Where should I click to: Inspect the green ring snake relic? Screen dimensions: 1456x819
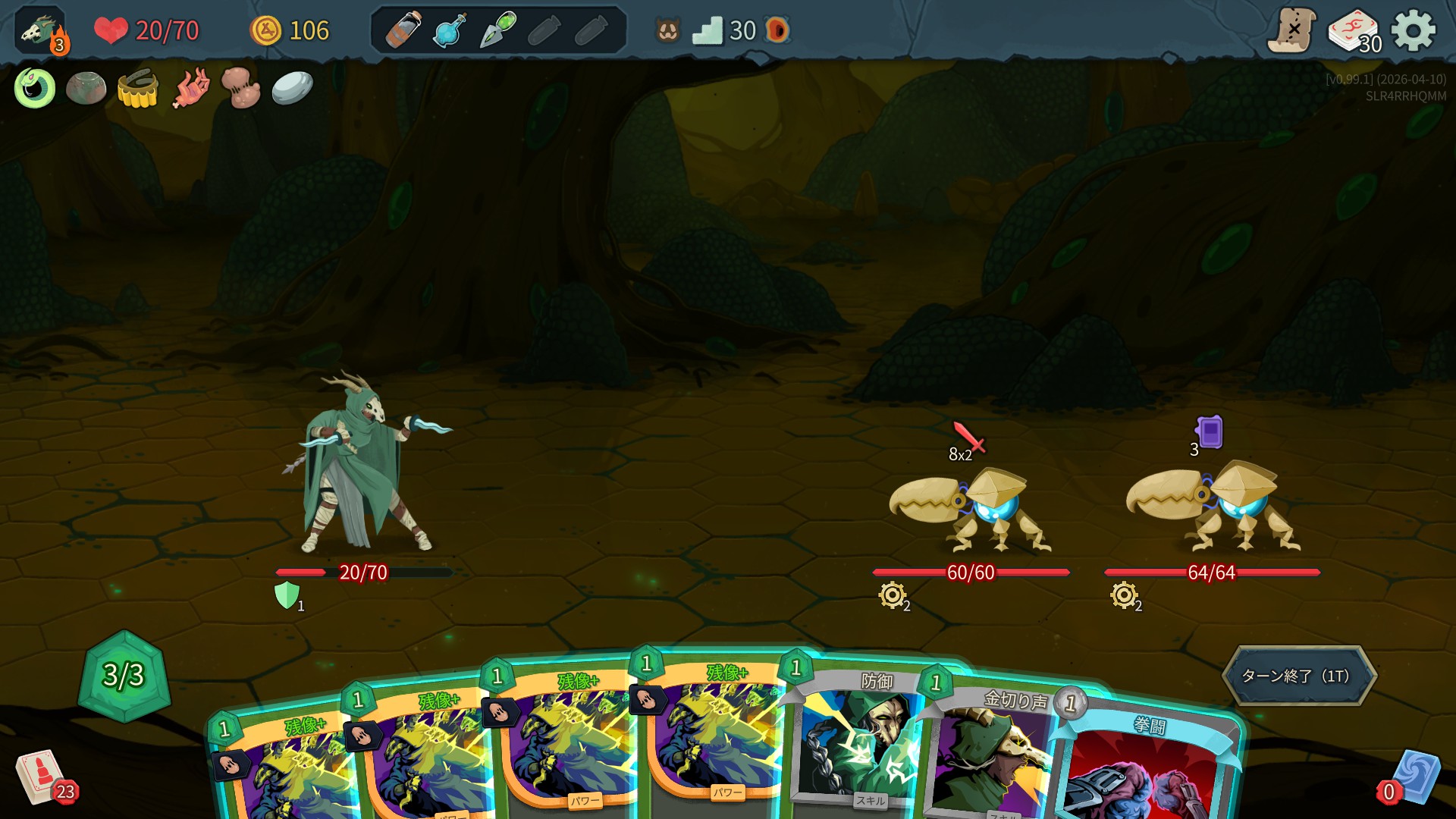[35, 88]
